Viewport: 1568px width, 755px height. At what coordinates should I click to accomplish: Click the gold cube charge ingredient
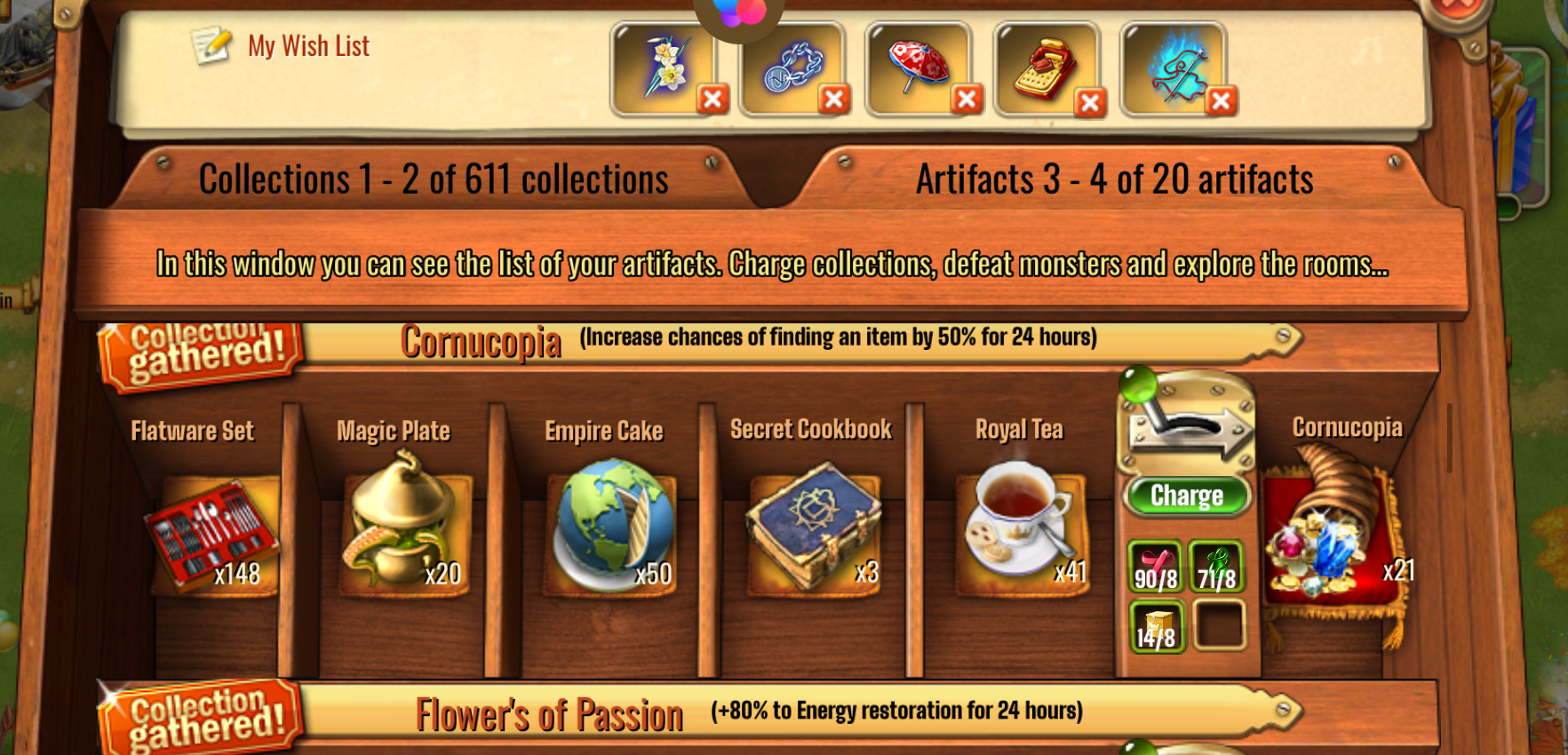[x=1155, y=626]
